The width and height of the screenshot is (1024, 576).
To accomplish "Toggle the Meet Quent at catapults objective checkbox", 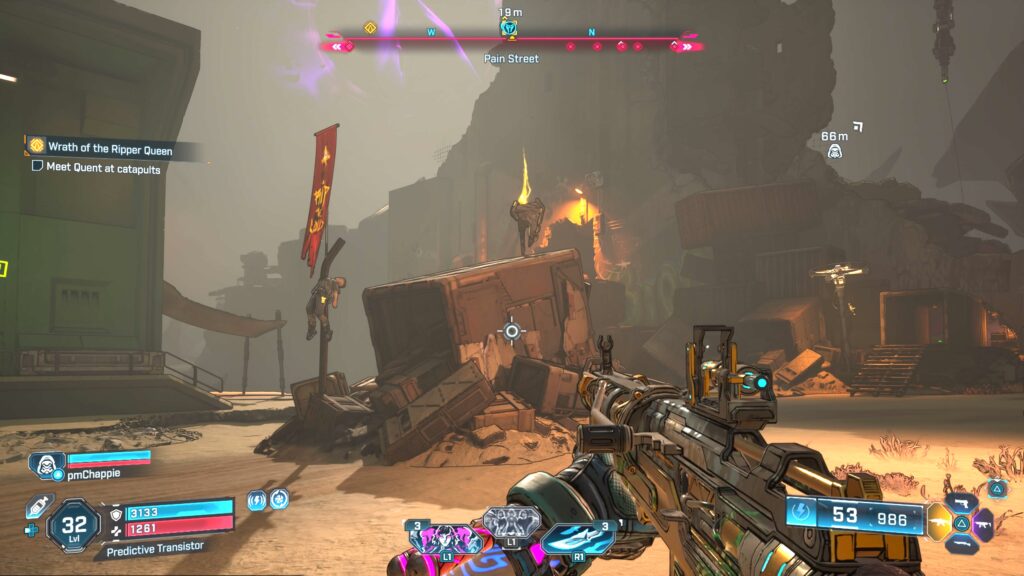I will pos(37,168).
